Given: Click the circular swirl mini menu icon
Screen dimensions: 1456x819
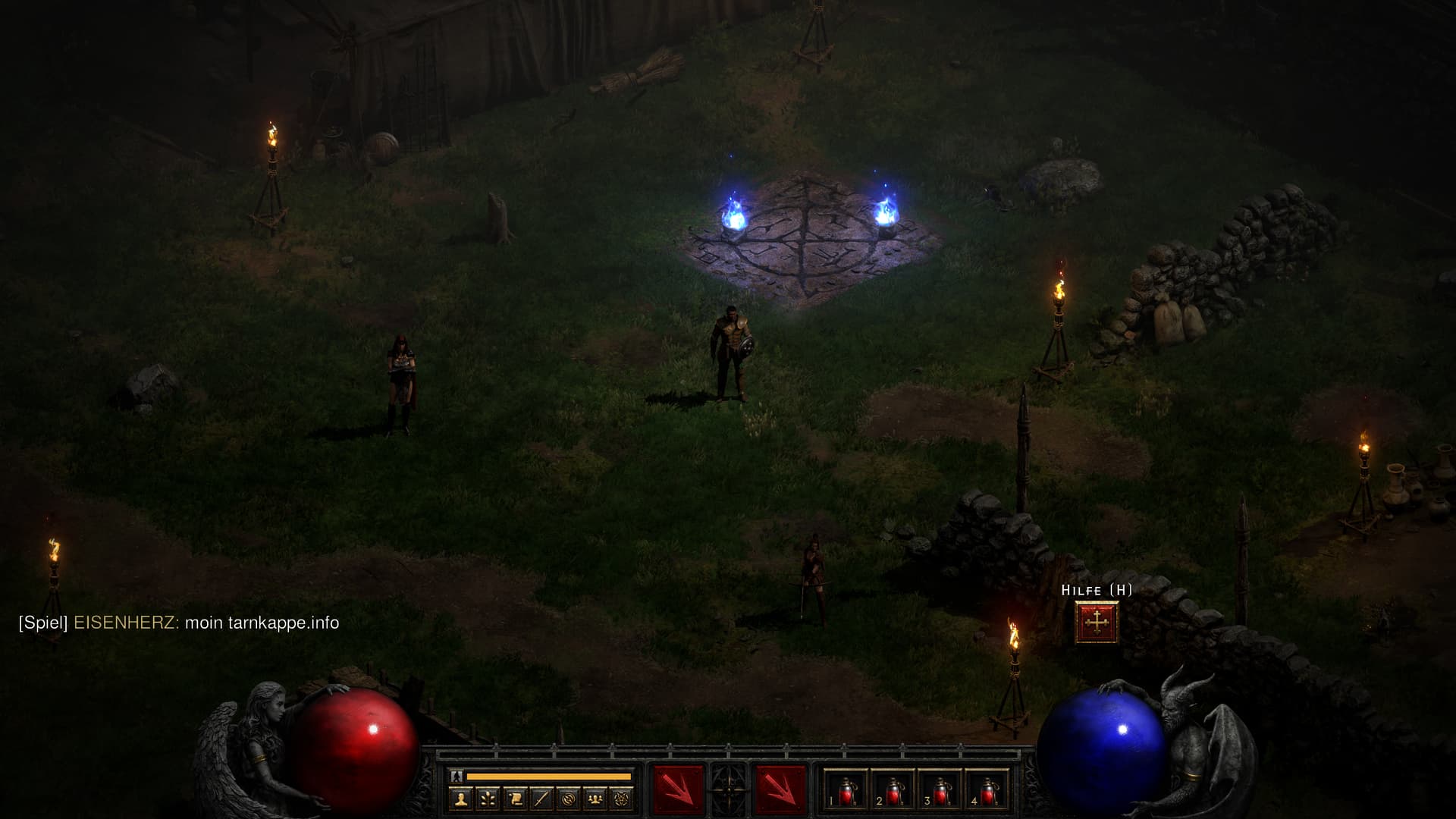Looking at the screenshot, I should pos(569,799).
